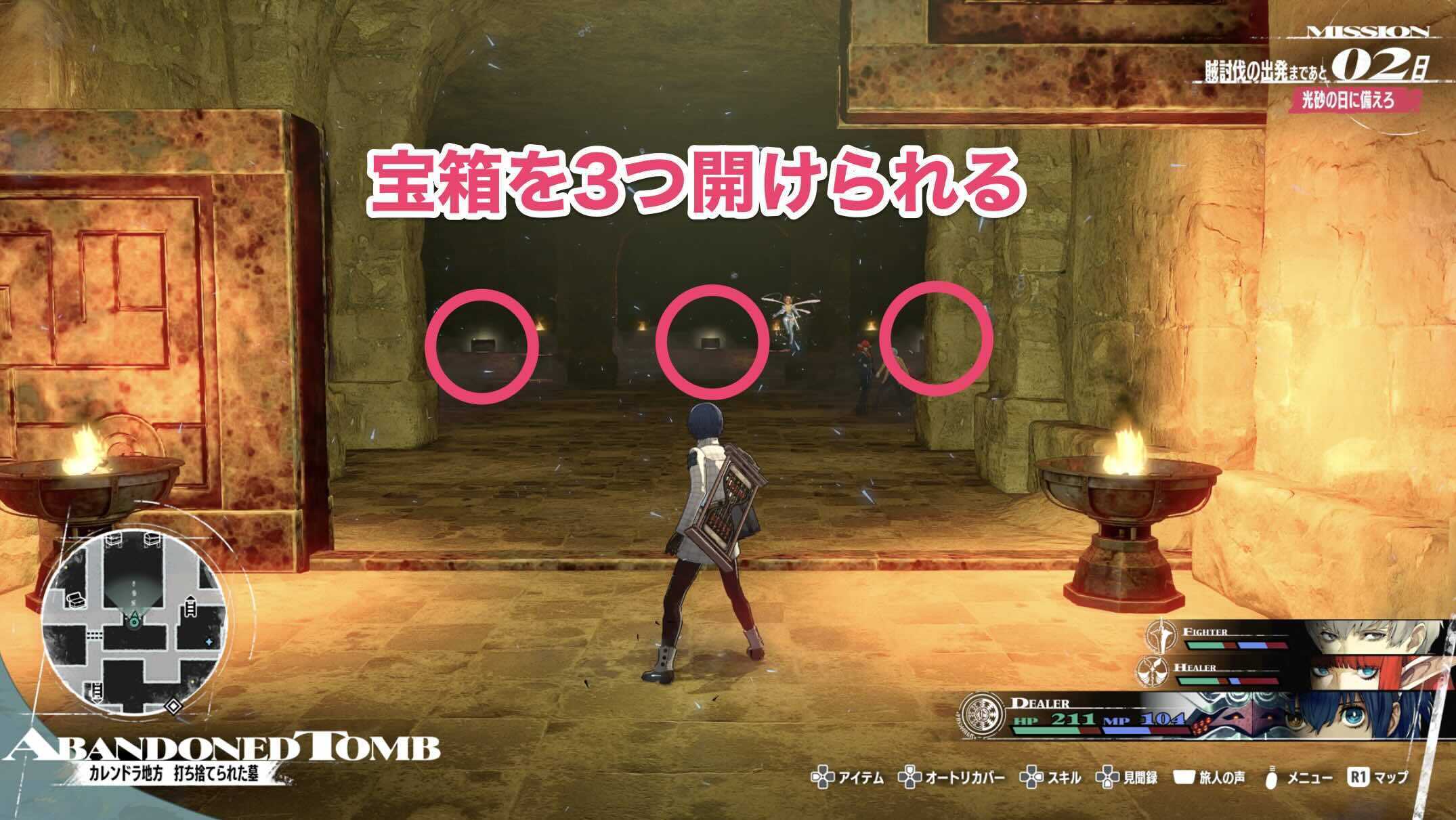
Task: Click the treasure chest icon on the minimap
Action: click(x=76, y=601)
